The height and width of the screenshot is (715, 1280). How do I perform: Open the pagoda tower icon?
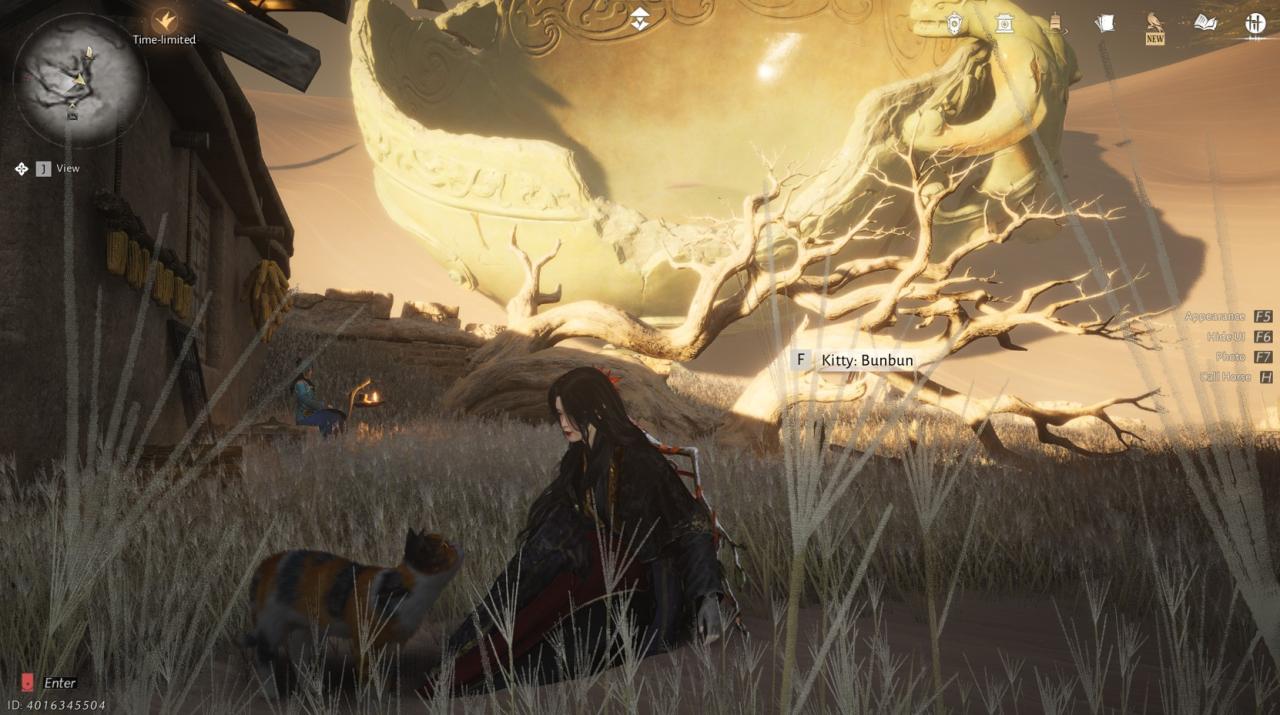pyautogui.click(x=1054, y=22)
